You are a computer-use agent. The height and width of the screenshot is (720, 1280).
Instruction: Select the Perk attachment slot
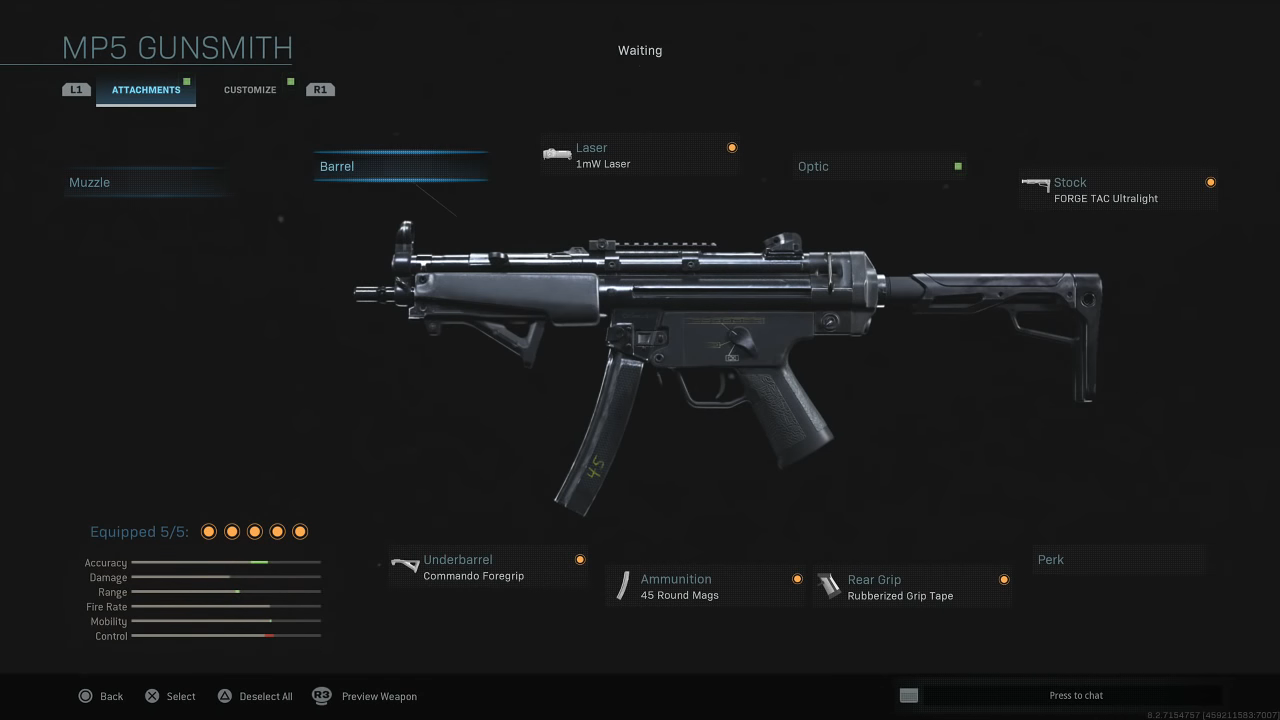[x=1118, y=560]
